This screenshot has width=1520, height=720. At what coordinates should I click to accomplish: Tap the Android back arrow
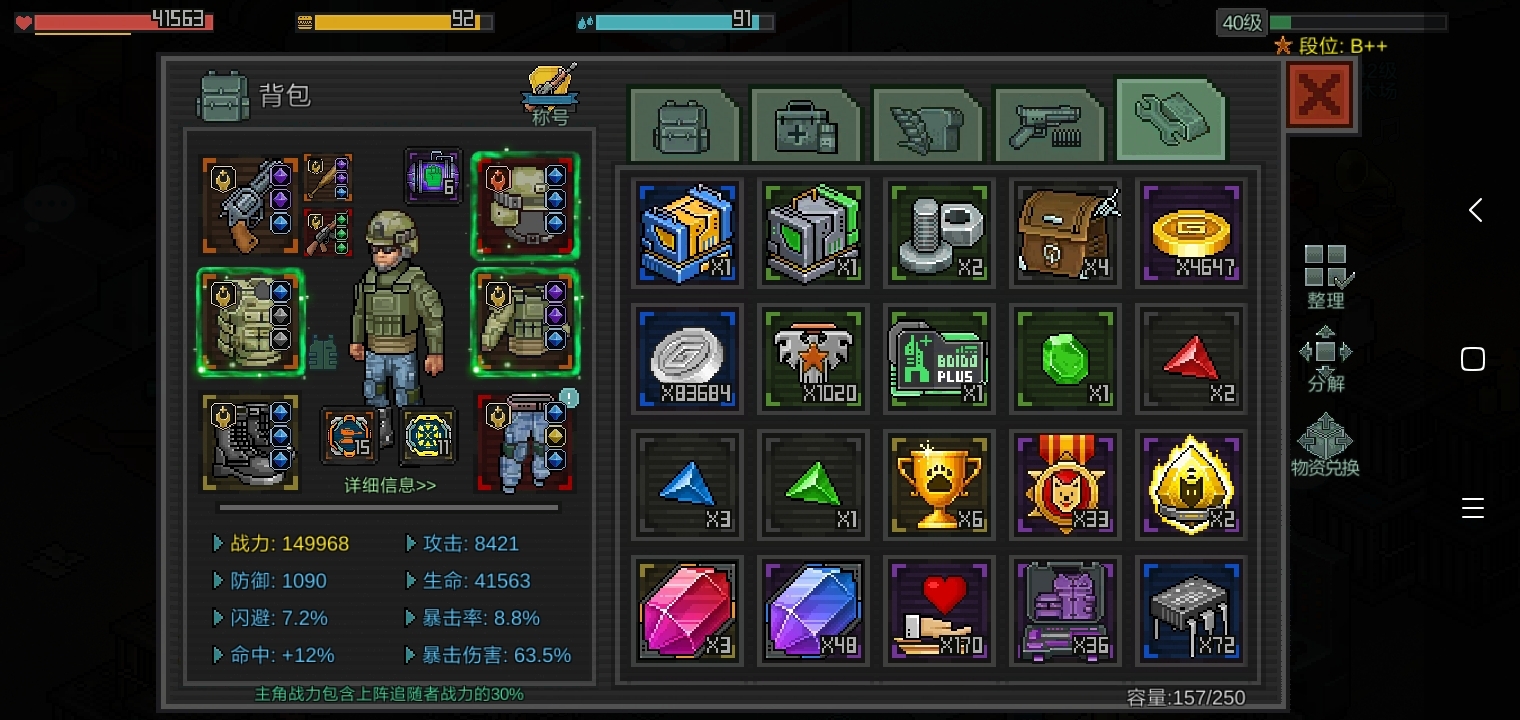(x=1474, y=210)
